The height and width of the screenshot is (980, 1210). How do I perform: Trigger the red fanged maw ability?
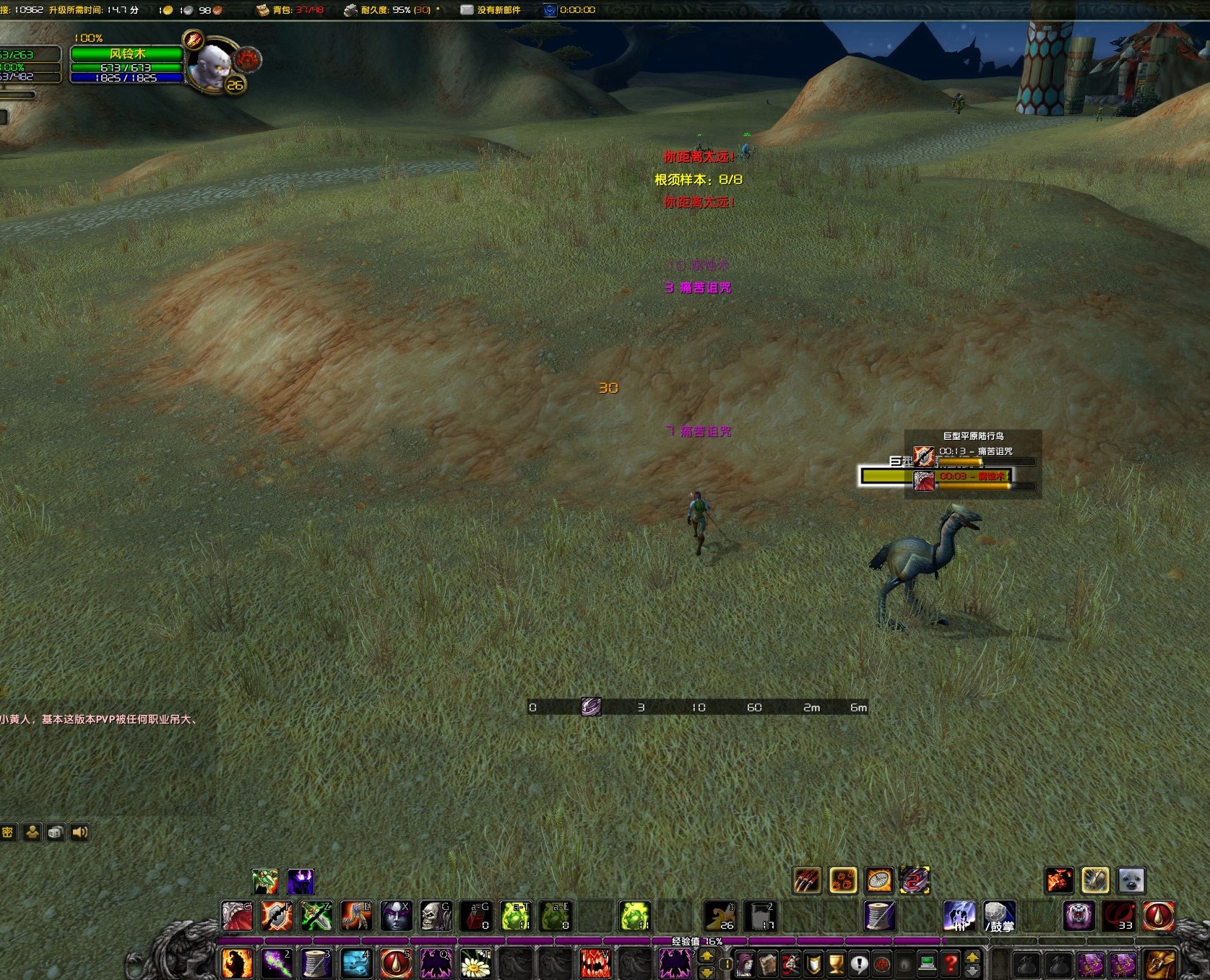click(595, 963)
